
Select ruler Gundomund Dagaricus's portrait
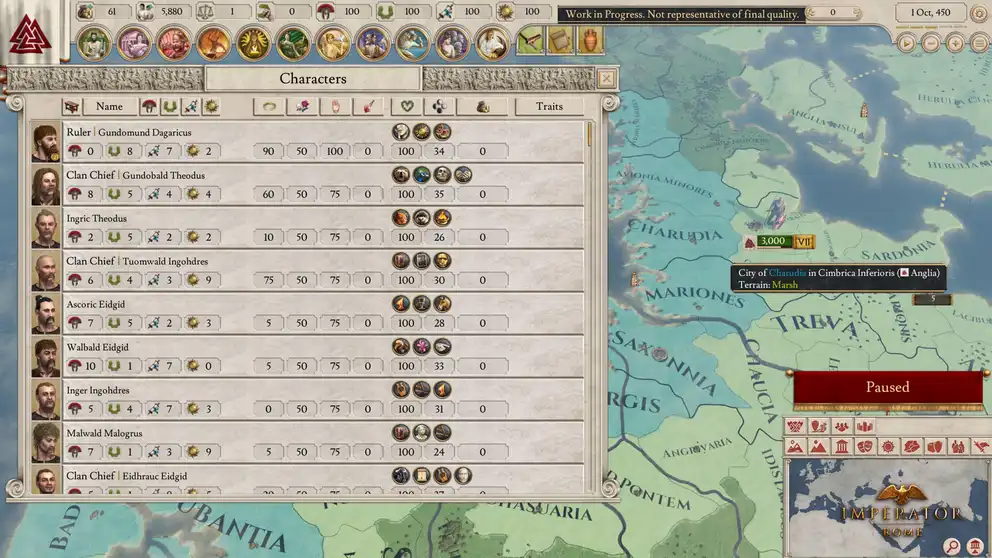45,142
